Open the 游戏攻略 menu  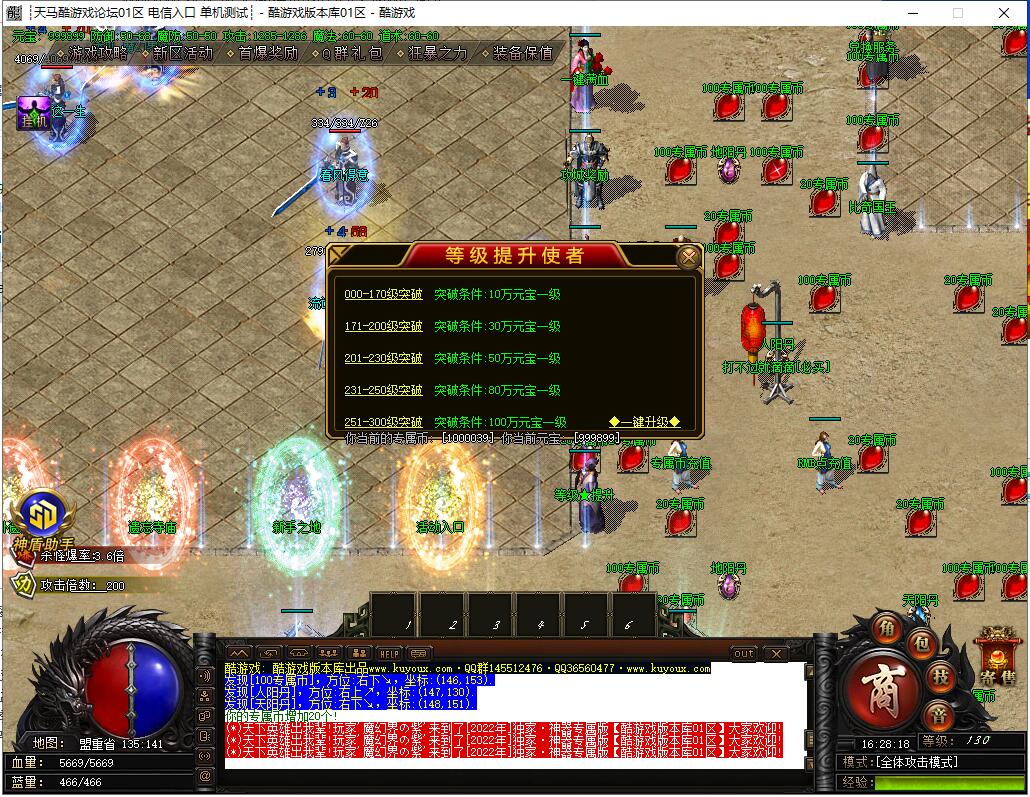point(98,53)
